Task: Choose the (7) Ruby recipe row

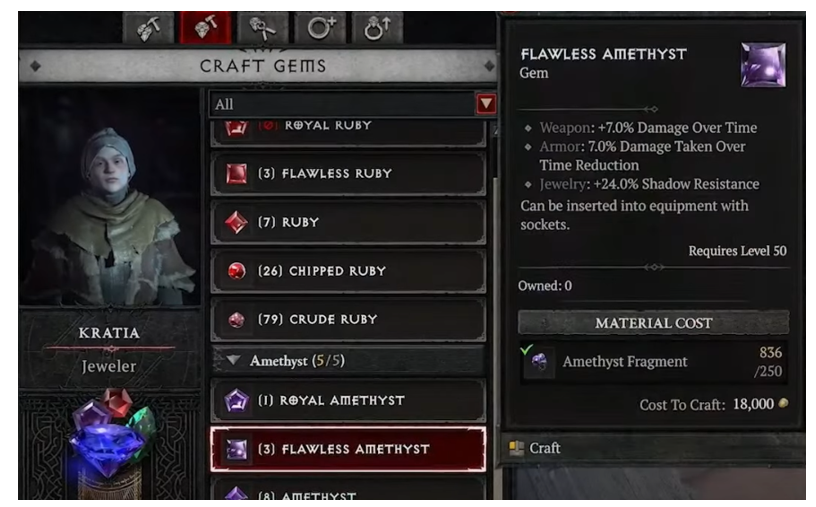Action: pyautogui.click(x=348, y=222)
